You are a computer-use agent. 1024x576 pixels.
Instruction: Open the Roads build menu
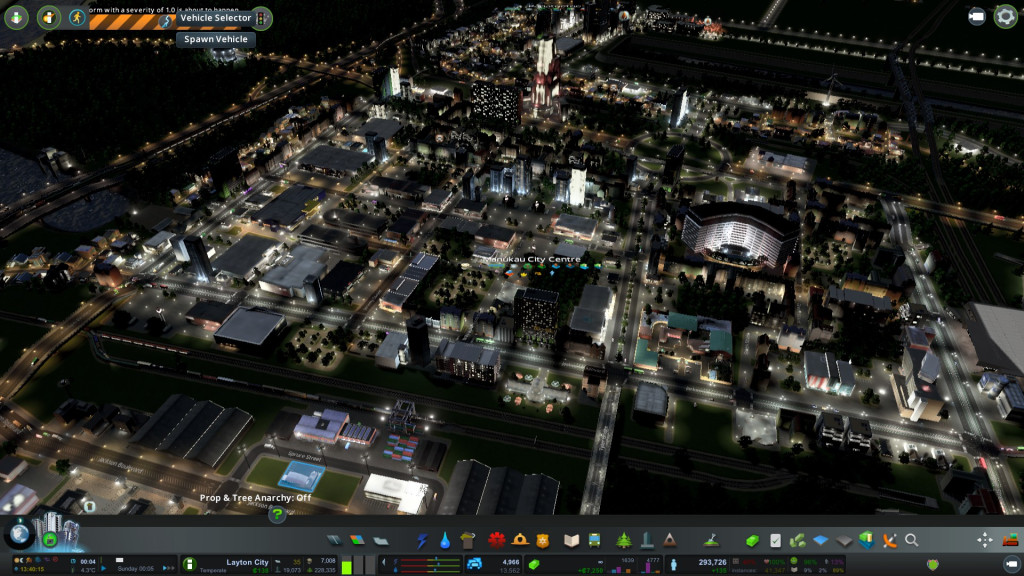point(335,540)
